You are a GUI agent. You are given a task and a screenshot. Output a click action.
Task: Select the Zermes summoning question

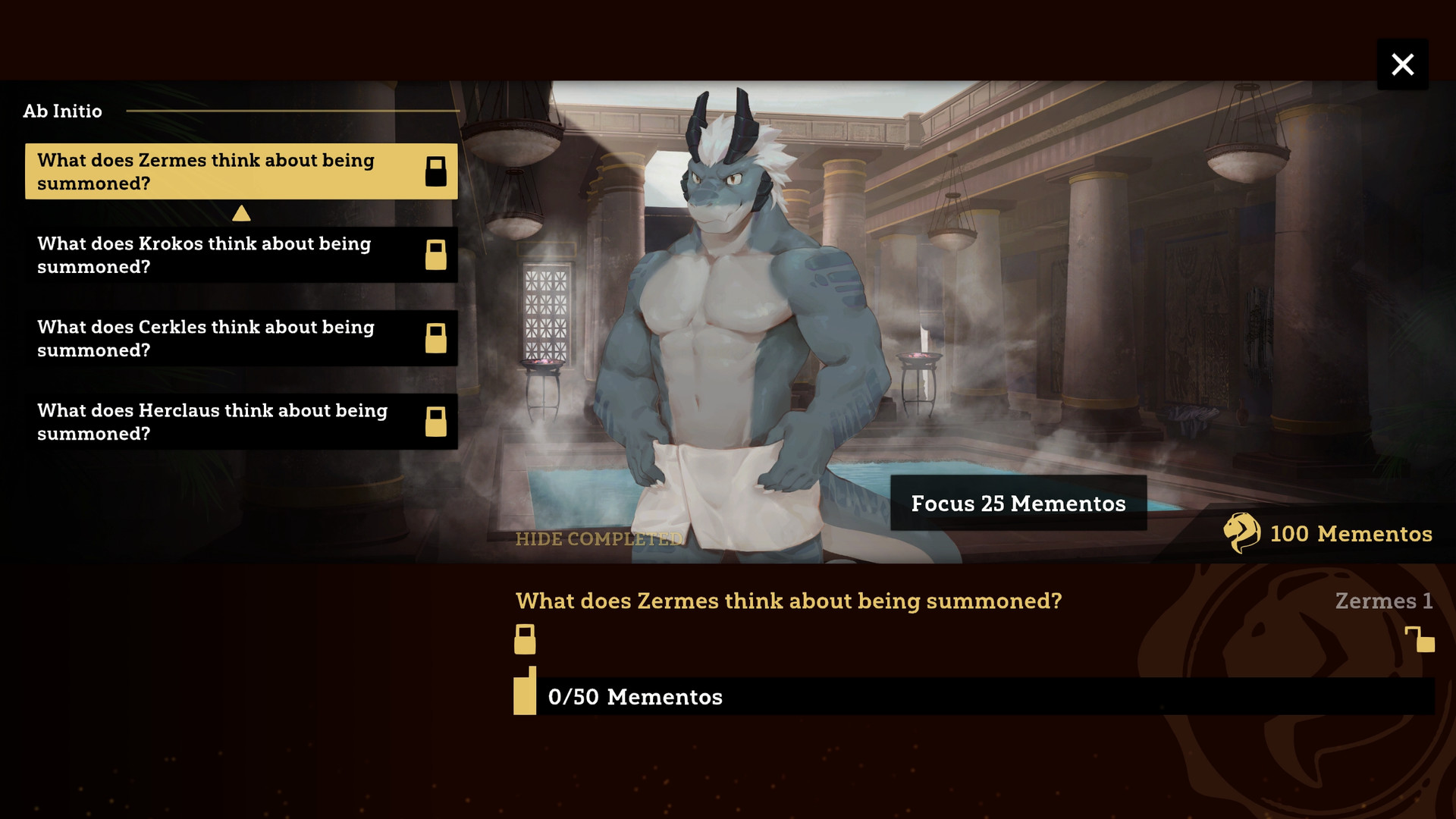click(x=240, y=171)
